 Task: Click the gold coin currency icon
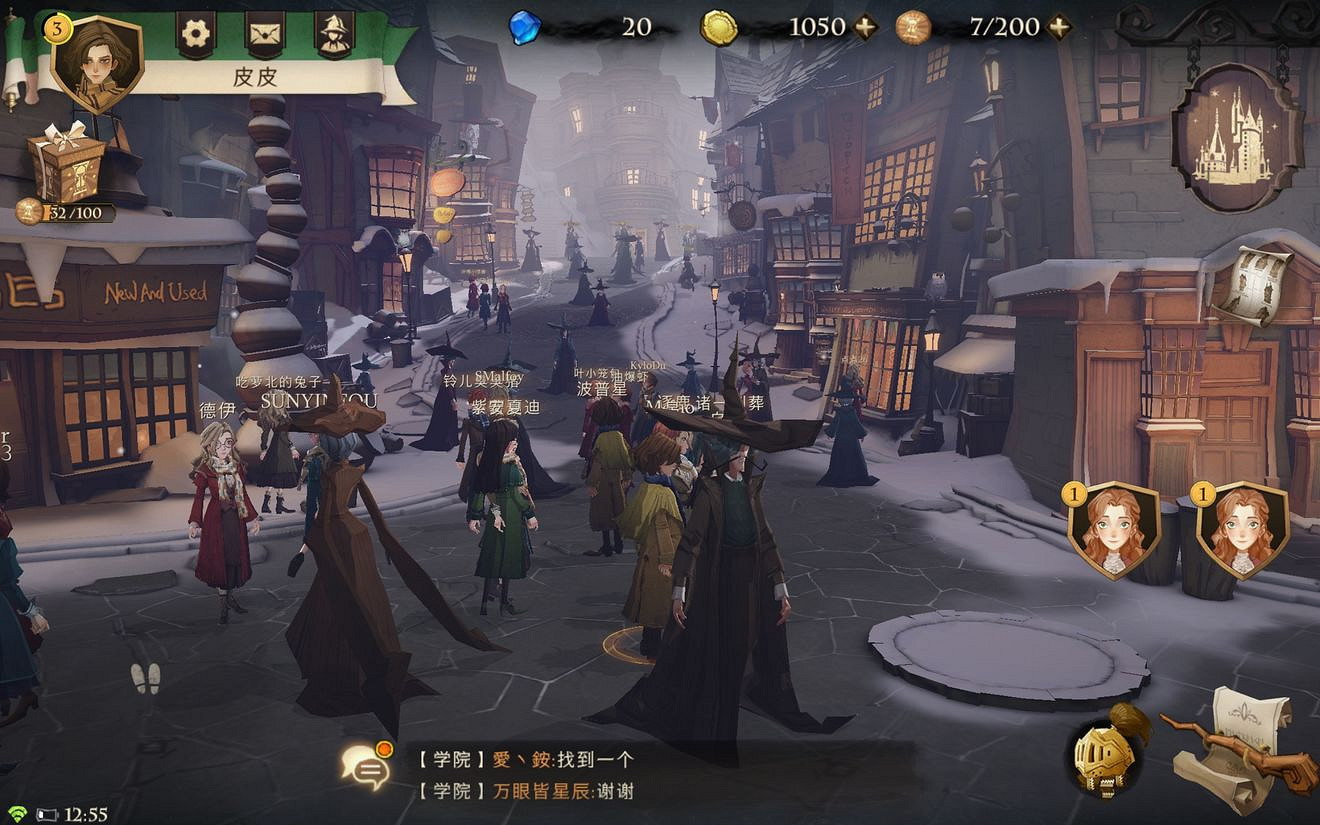[722, 25]
